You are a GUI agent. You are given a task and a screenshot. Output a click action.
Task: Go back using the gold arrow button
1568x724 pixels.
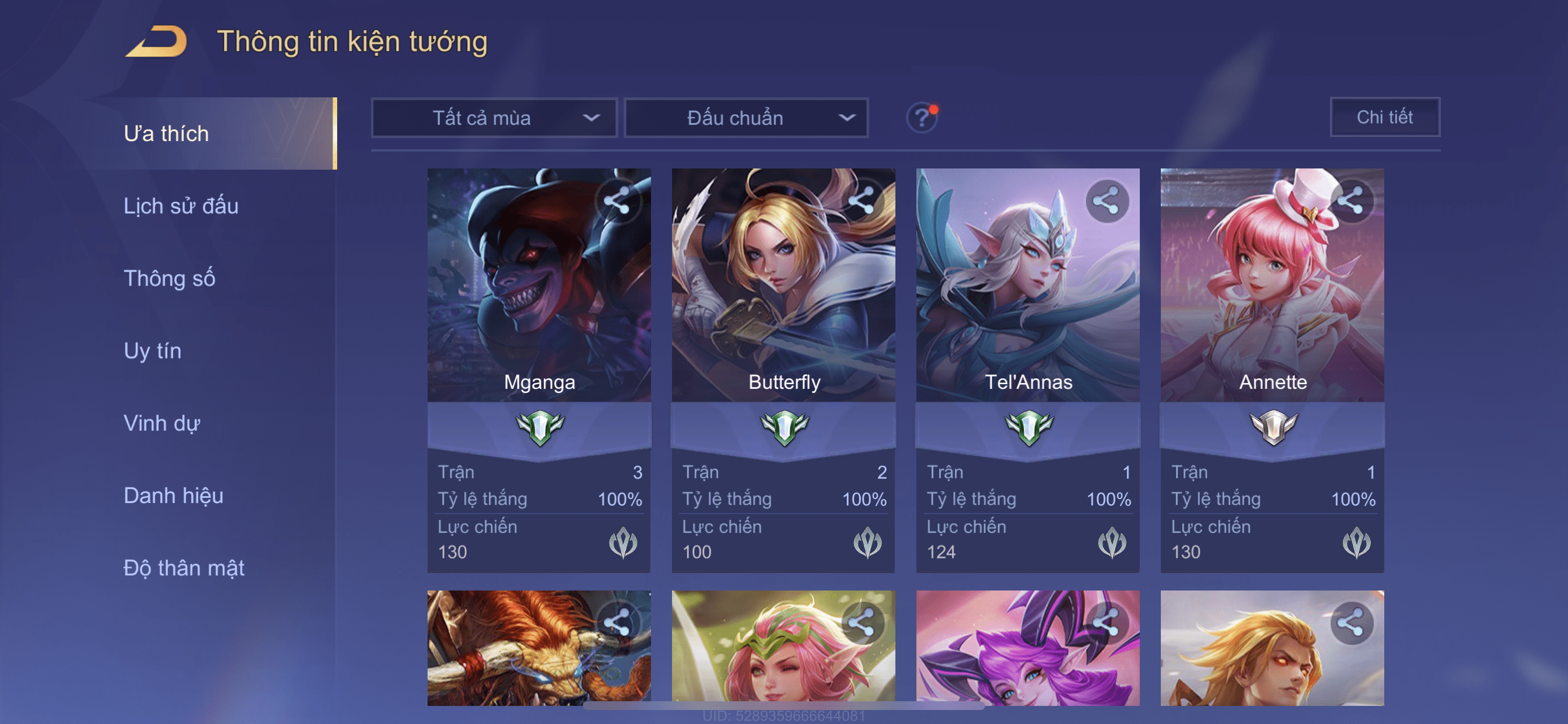click(x=156, y=42)
